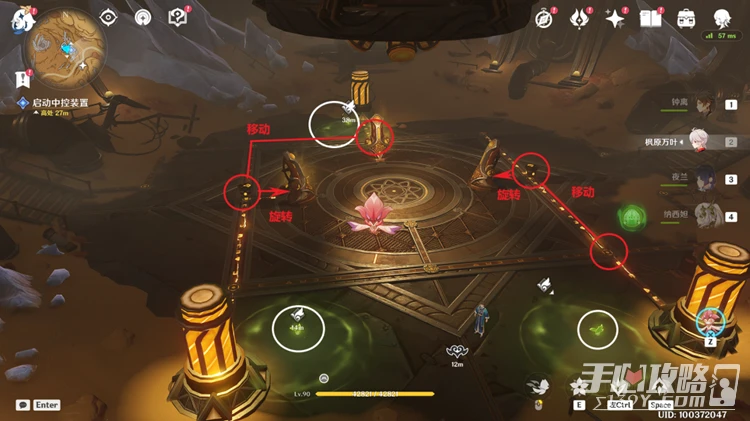The height and width of the screenshot is (421, 750).
Task: Open the Paimon menu
Action: point(20,19)
